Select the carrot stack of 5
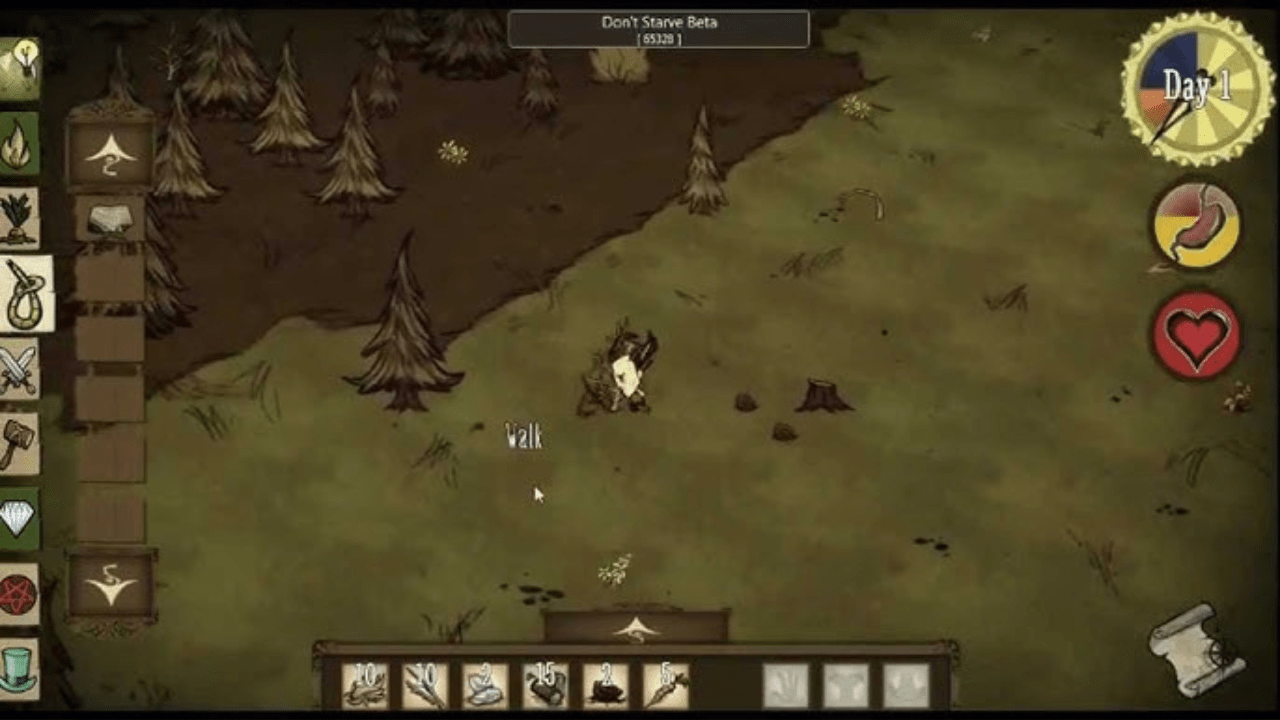 point(665,685)
